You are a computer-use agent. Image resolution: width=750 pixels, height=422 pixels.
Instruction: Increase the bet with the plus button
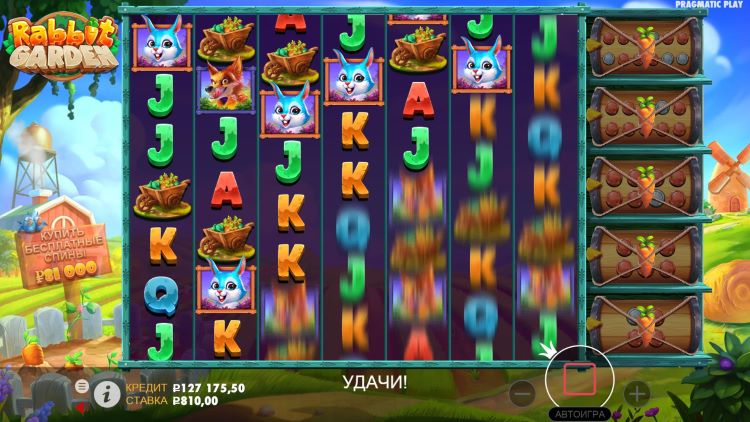[637, 393]
